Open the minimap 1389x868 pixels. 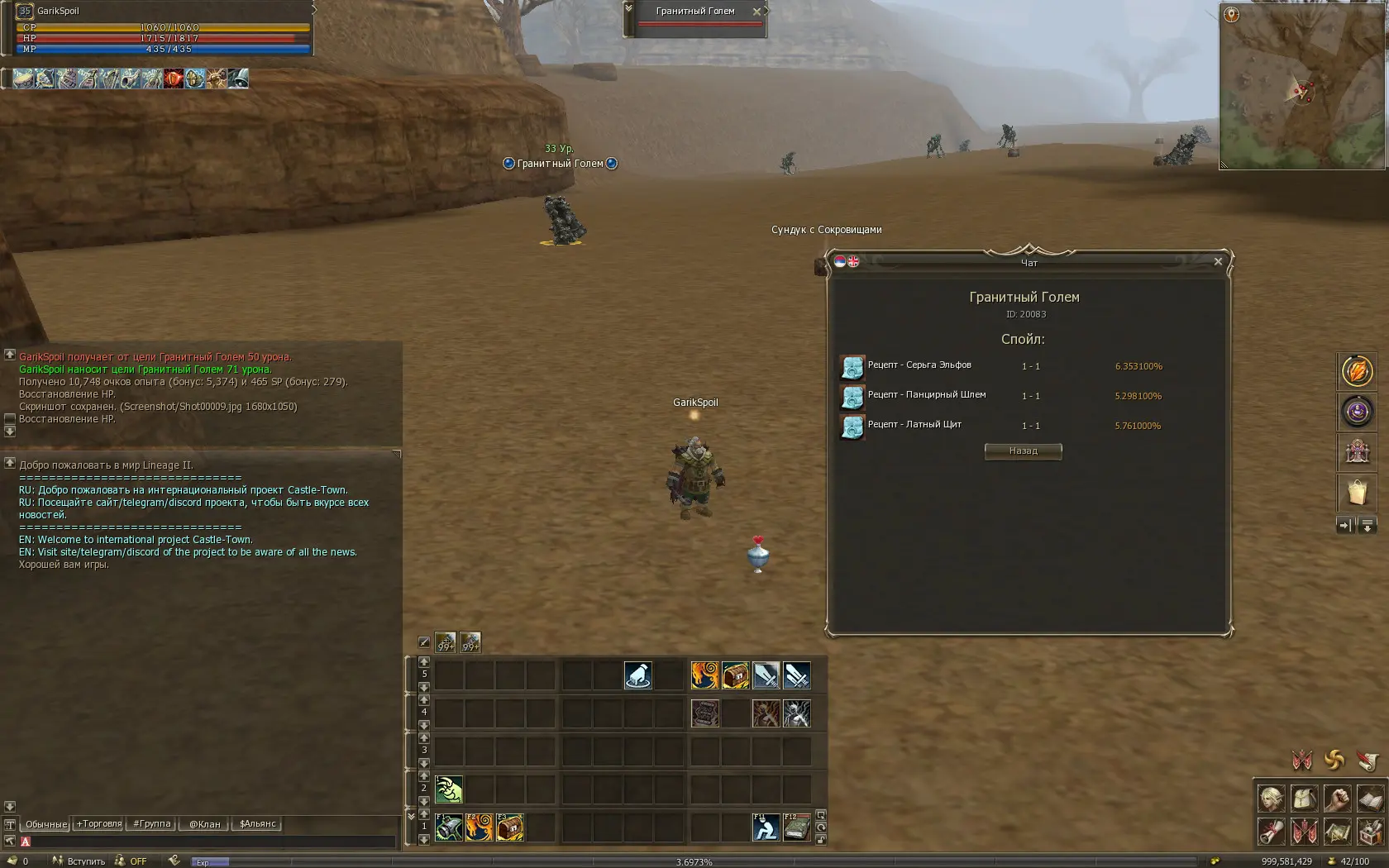(x=1301, y=86)
